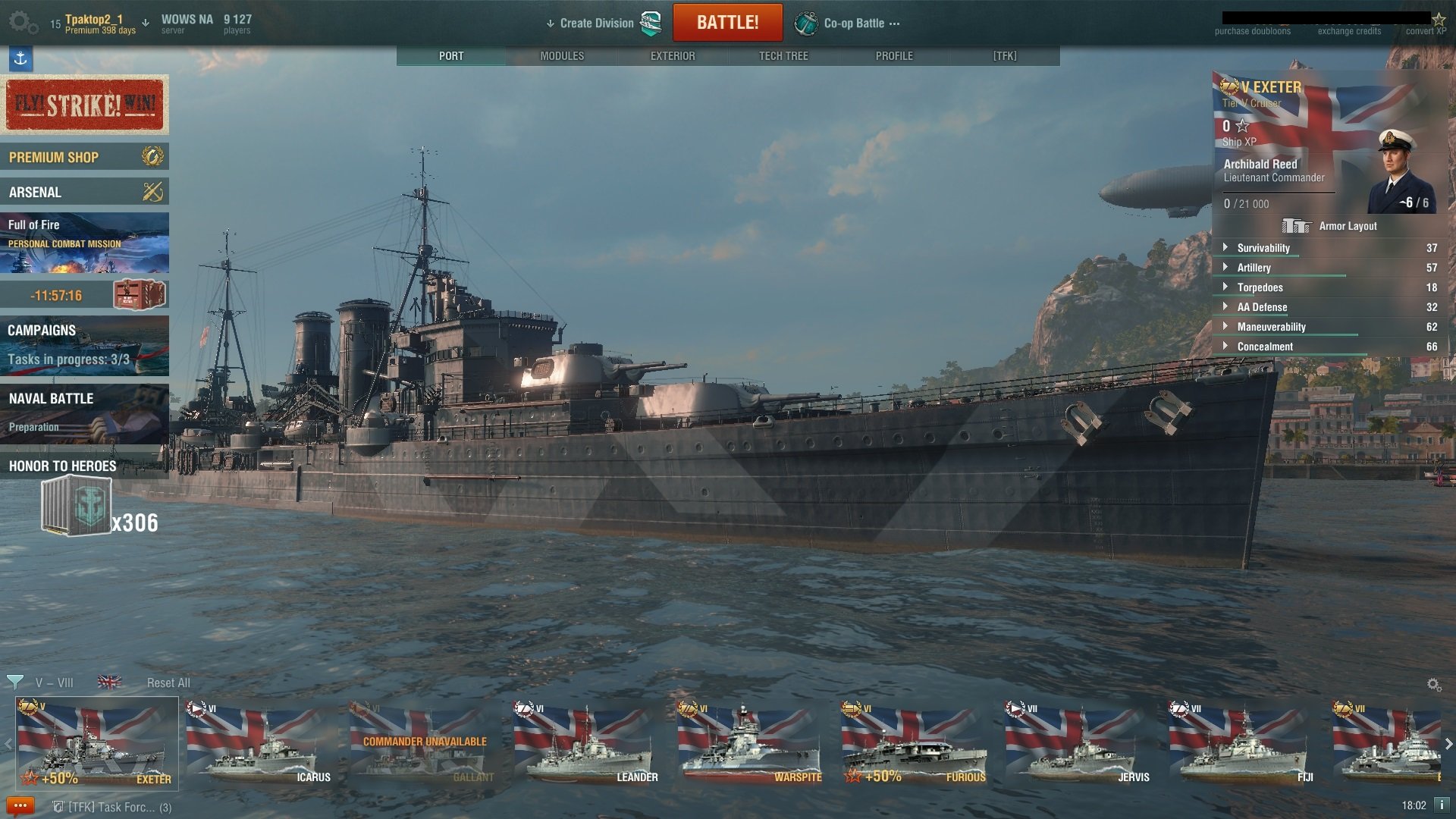Go to the Tech Tree tab

coord(783,56)
